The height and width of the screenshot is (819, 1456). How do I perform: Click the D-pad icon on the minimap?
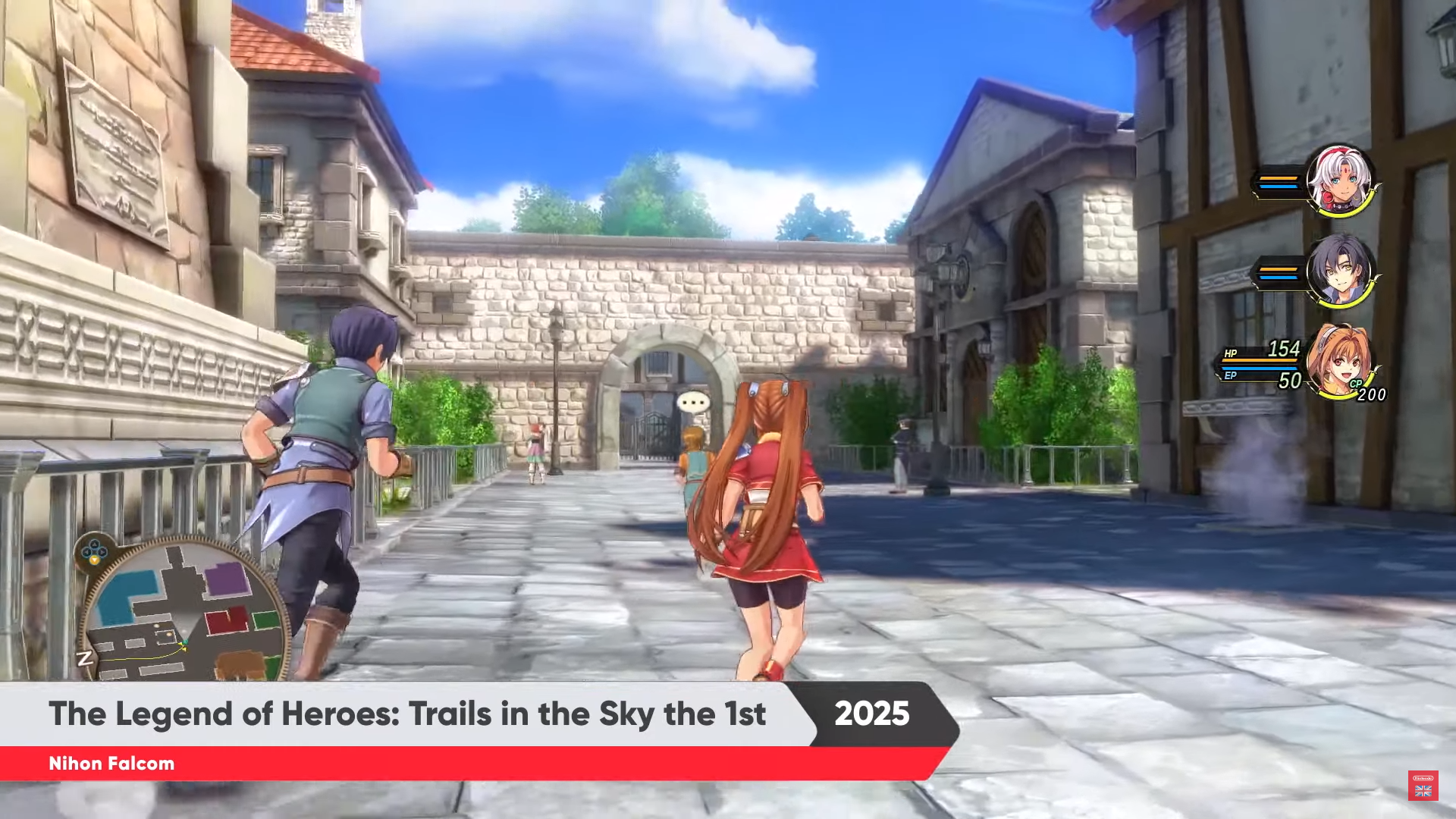tap(94, 551)
